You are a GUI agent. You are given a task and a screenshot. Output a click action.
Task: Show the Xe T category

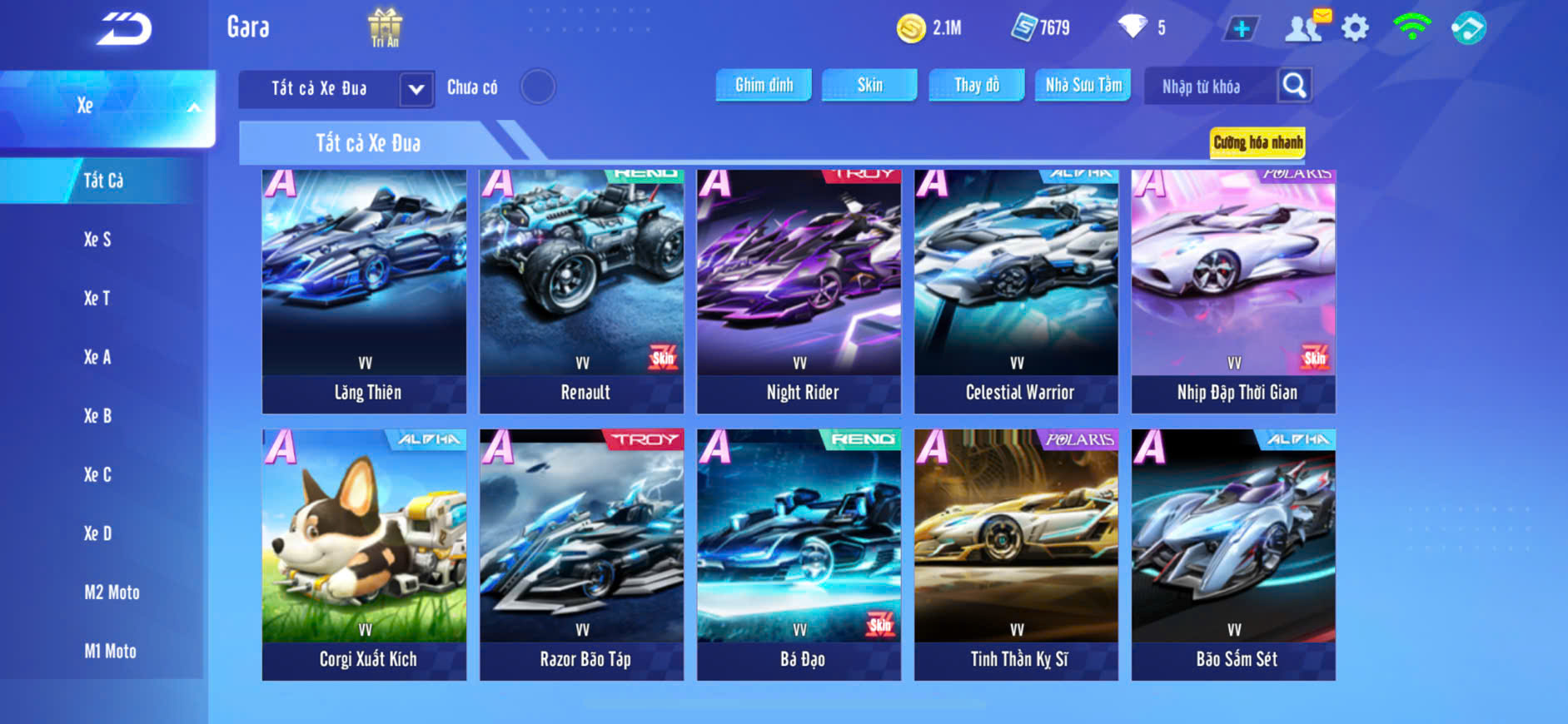pyautogui.click(x=97, y=298)
